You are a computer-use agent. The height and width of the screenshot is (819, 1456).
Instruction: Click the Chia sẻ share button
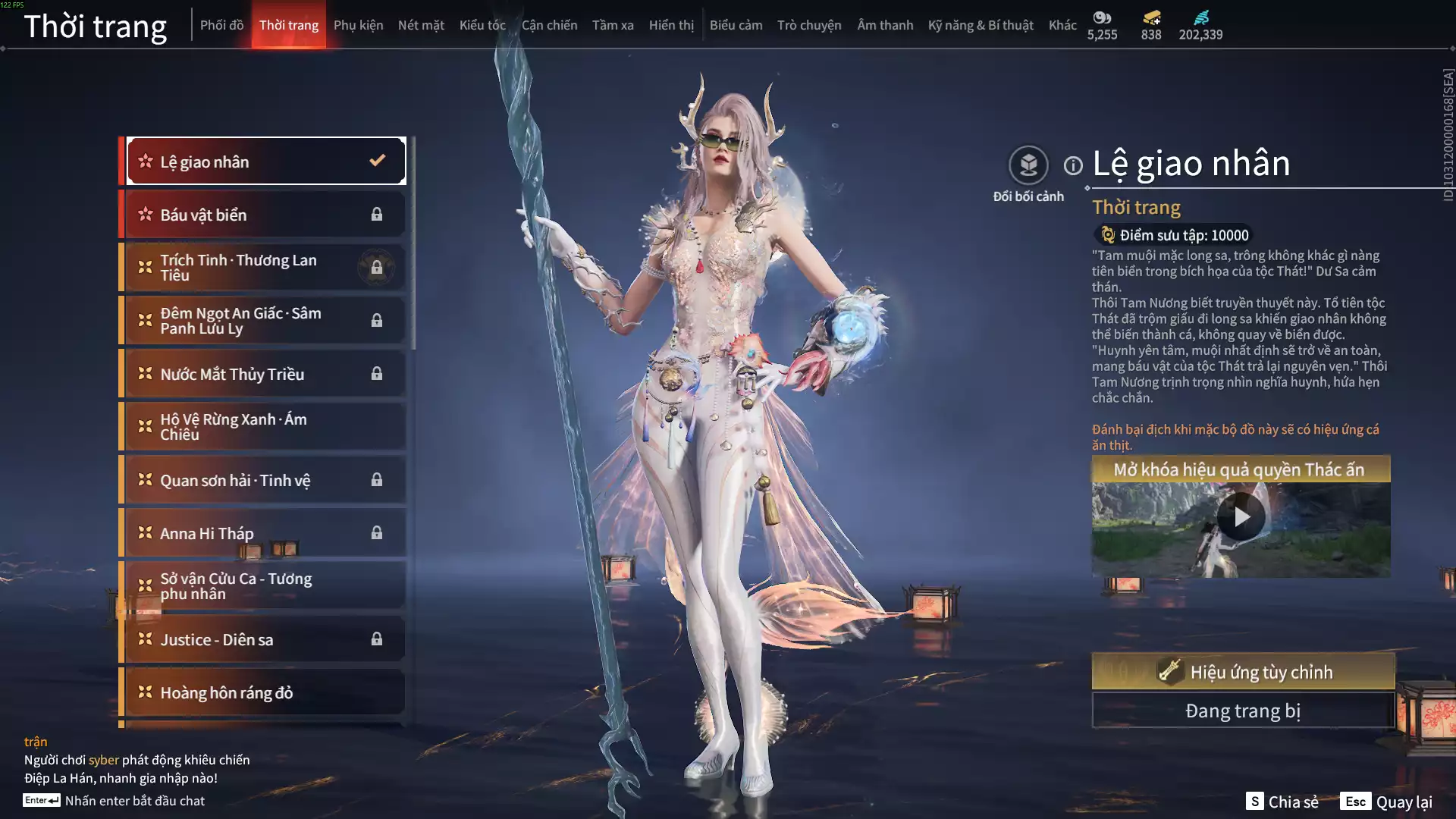[1282, 802]
